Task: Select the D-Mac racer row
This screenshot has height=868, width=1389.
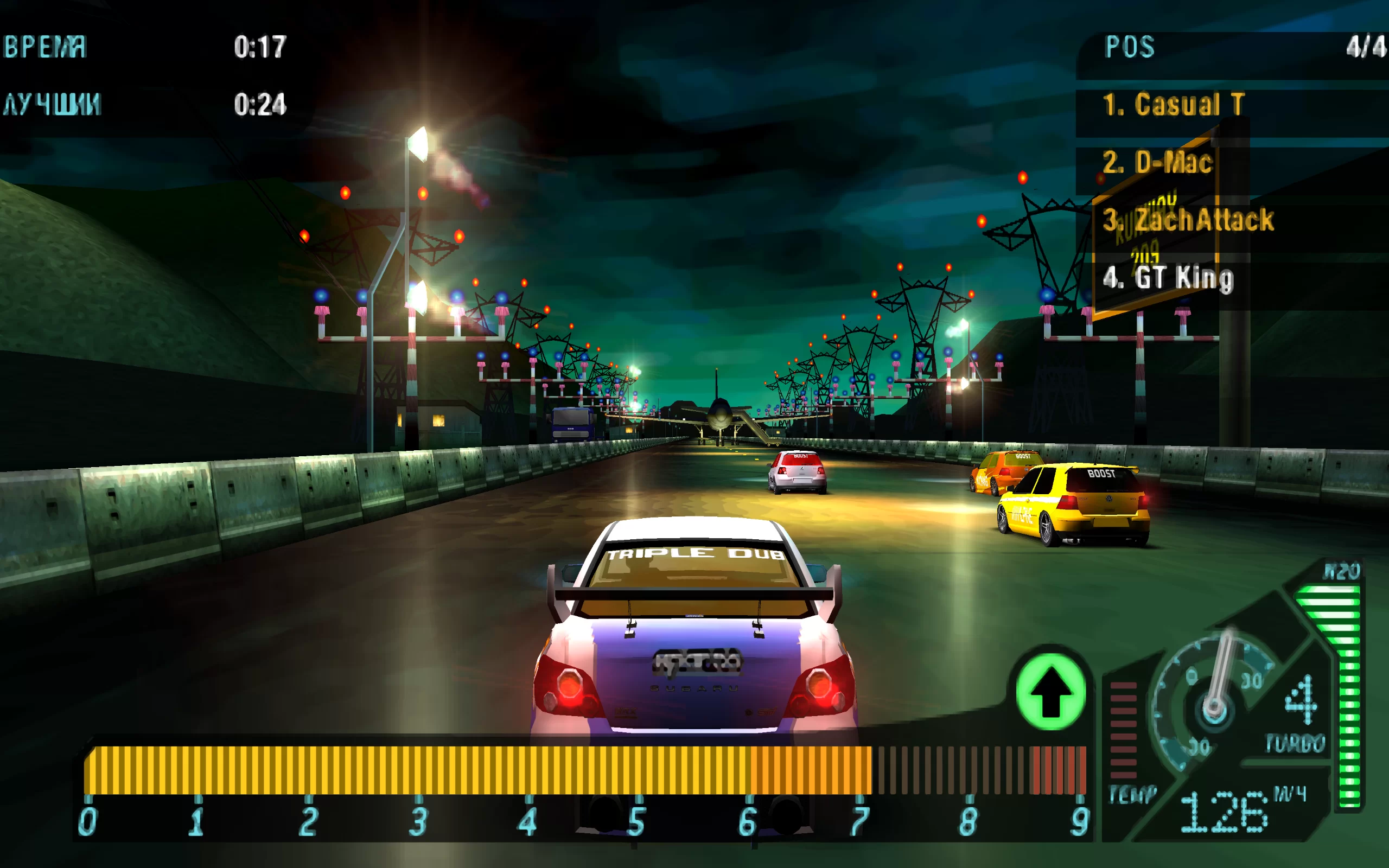Action: pos(1157,162)
